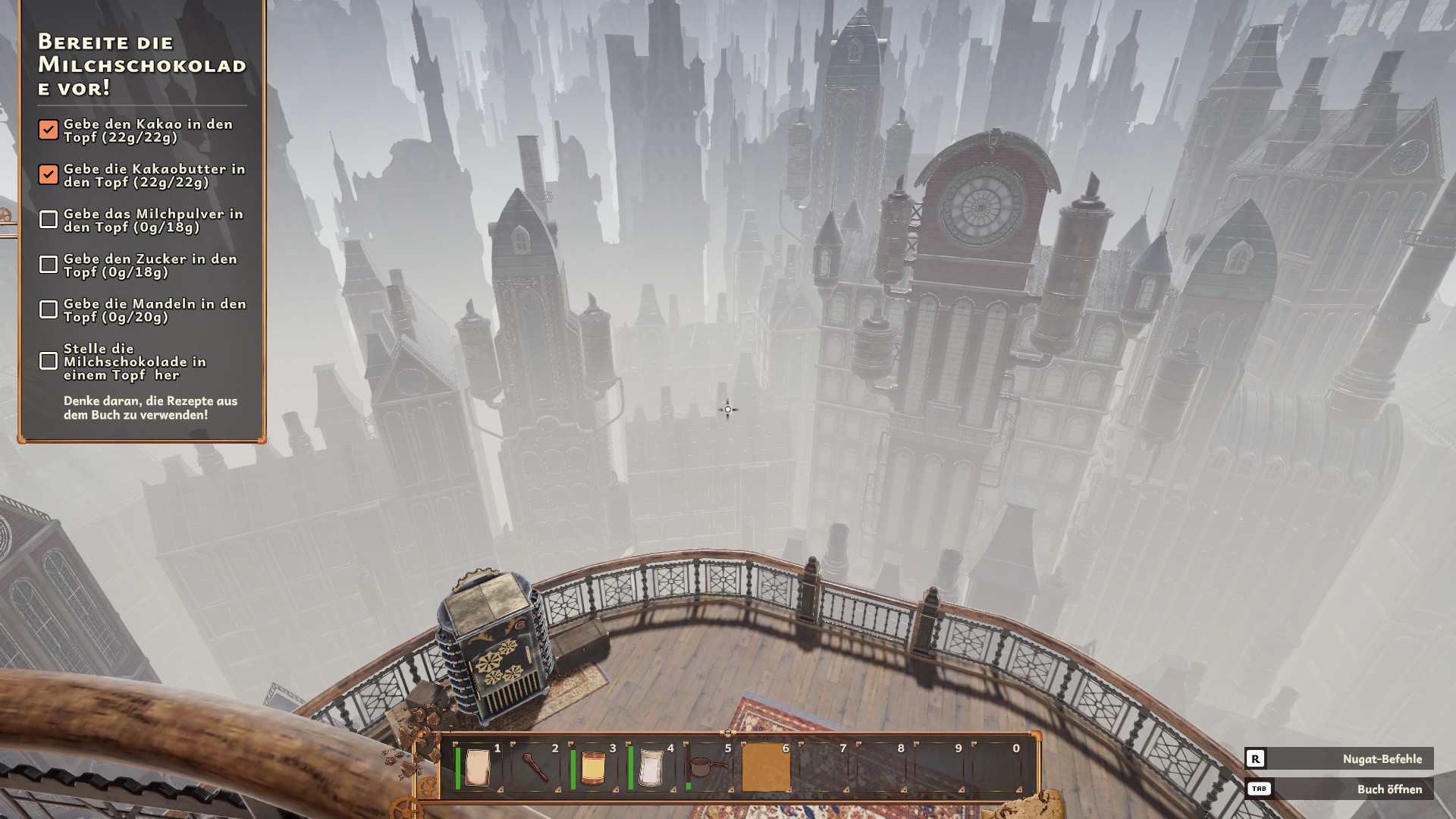1456x819 pixels.
Task: Select the wooden spoon hotbar slot
Action: coord(535,767)
